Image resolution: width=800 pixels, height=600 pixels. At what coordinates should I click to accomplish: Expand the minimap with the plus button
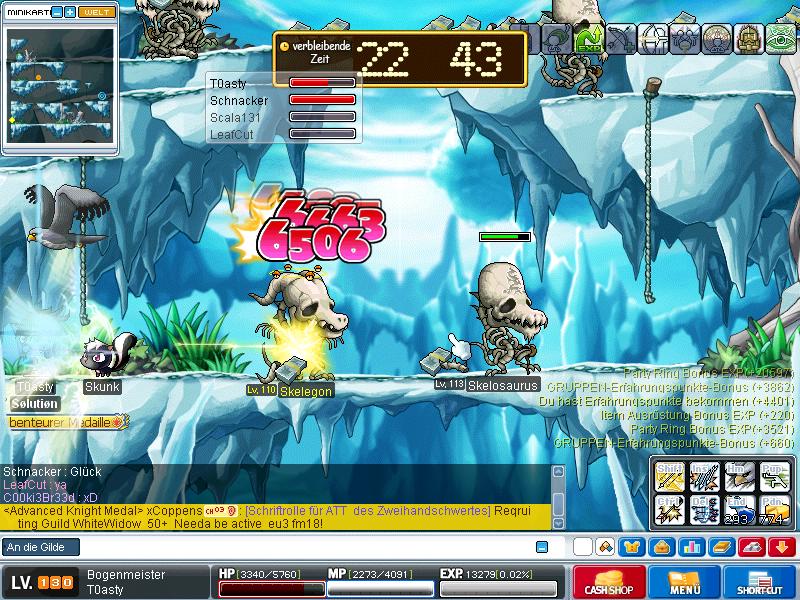click(x=70, y=11)
